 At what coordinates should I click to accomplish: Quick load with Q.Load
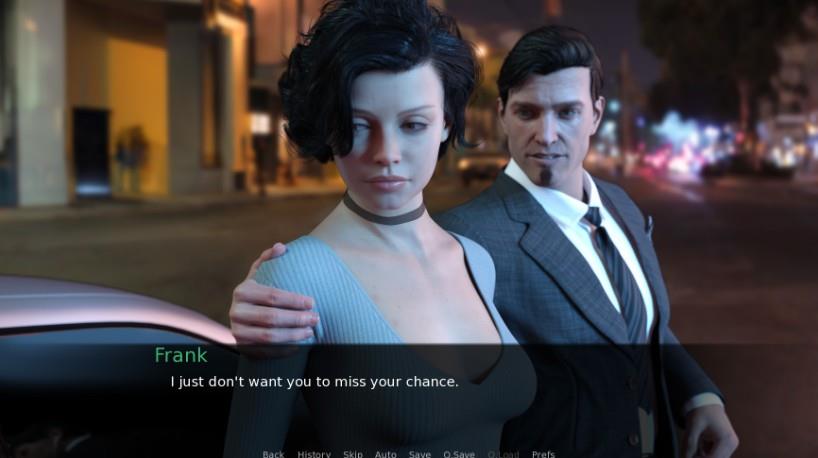(503, 454)
